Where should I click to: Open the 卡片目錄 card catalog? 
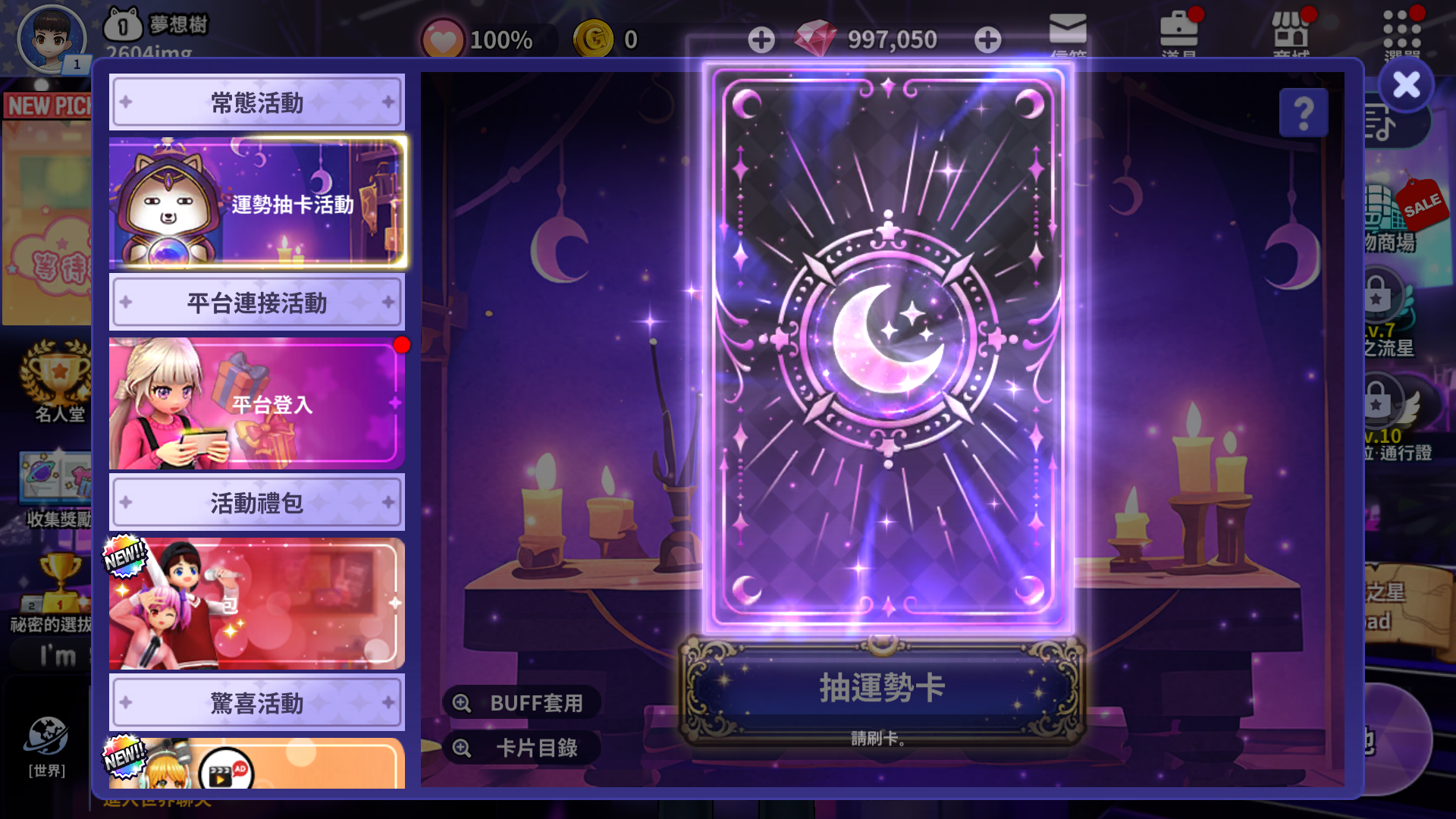[522, 748]
